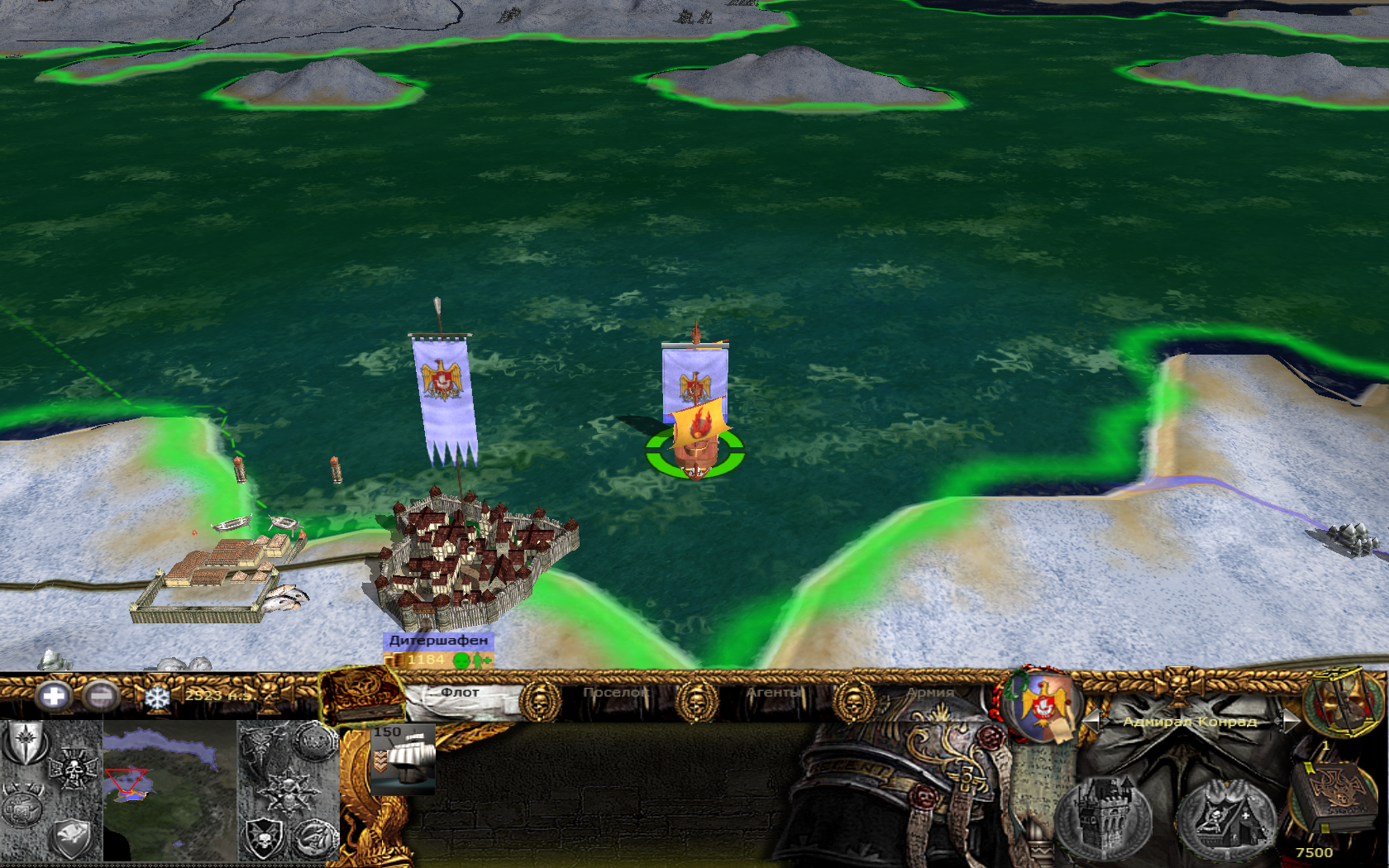Screen dimensions: 1389x868
Task: Show the Армия tab
Action: 930,693
